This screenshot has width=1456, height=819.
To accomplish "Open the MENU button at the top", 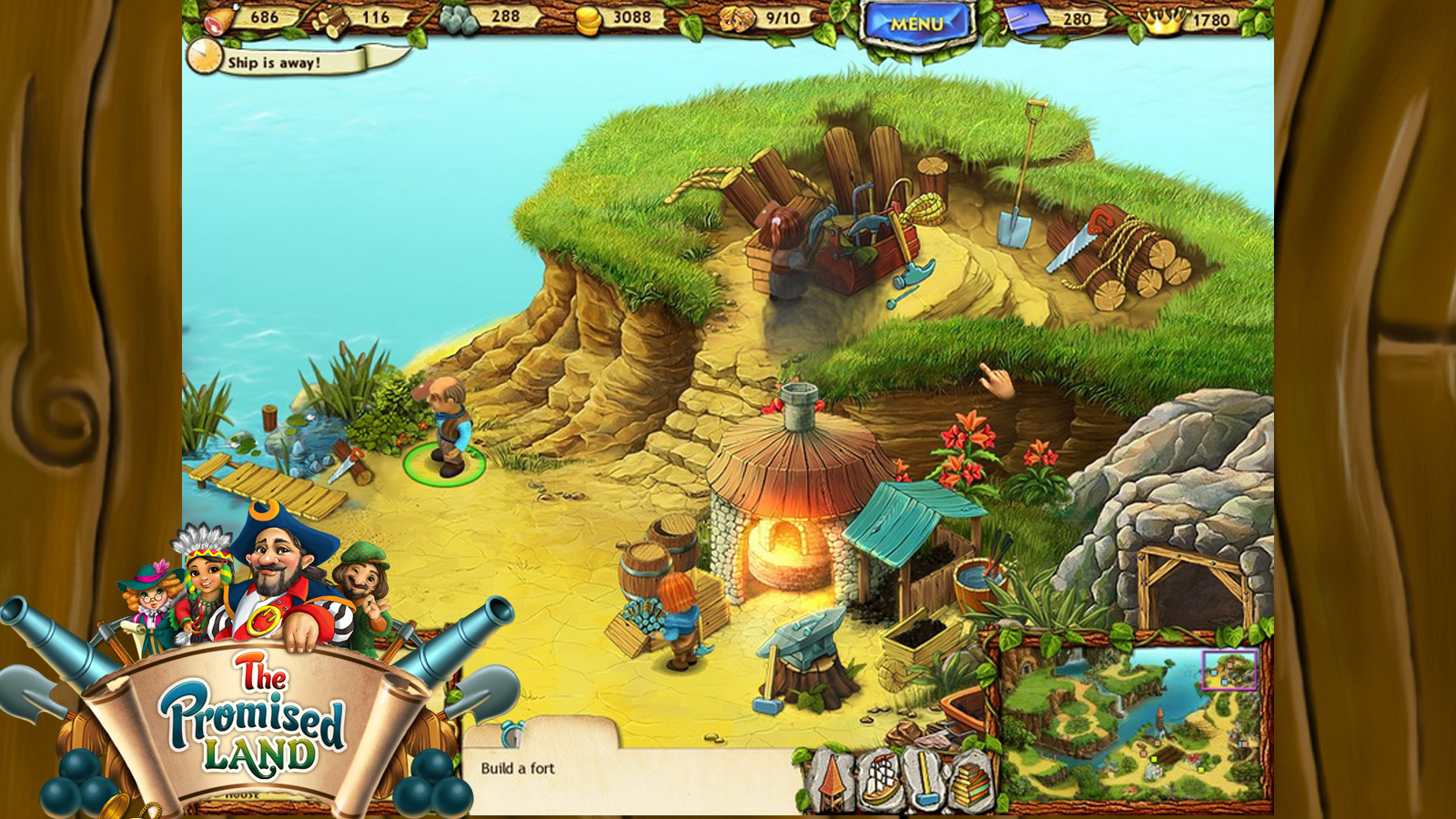I will click(x=916, y=22).
